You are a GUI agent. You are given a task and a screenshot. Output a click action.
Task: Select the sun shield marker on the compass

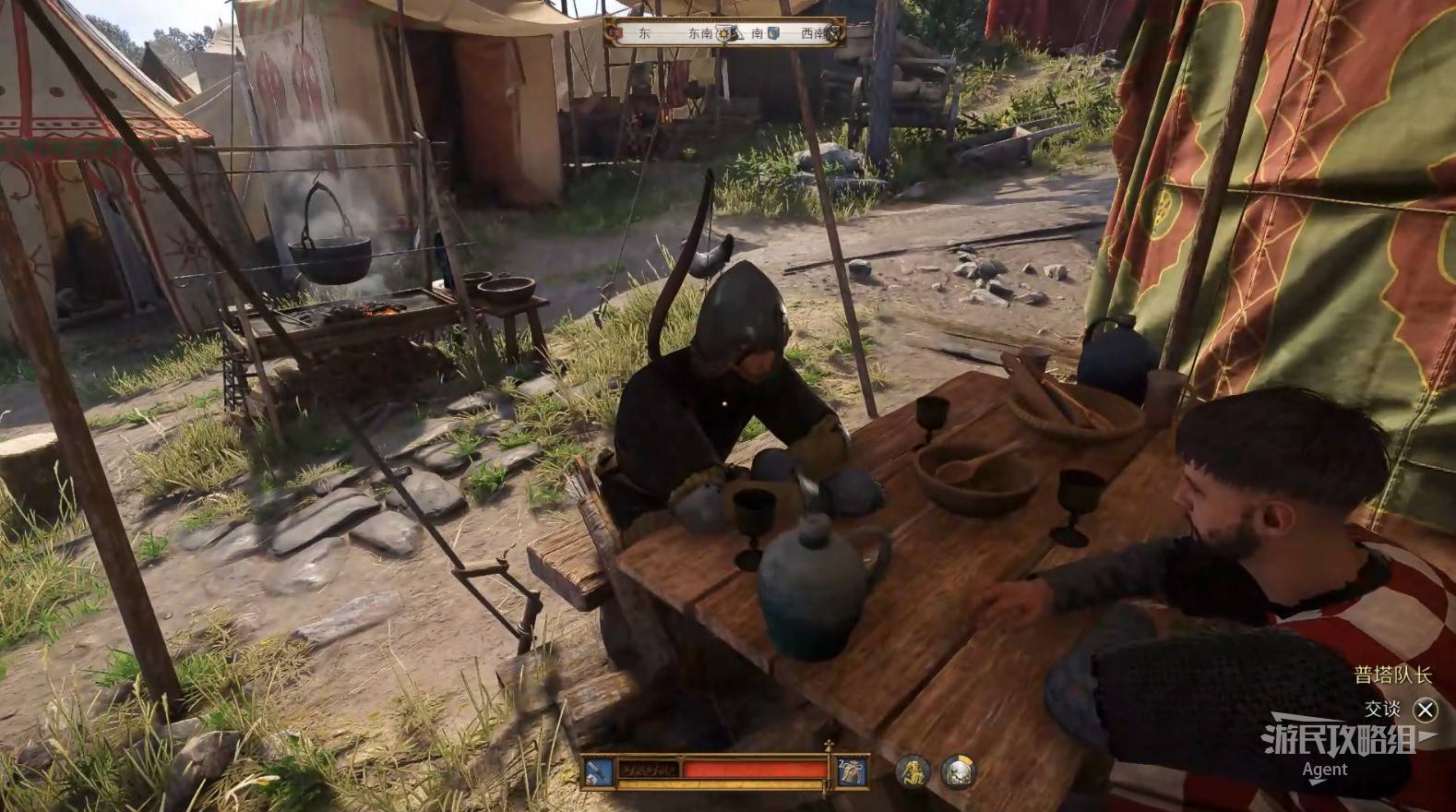tap(725, 34)
